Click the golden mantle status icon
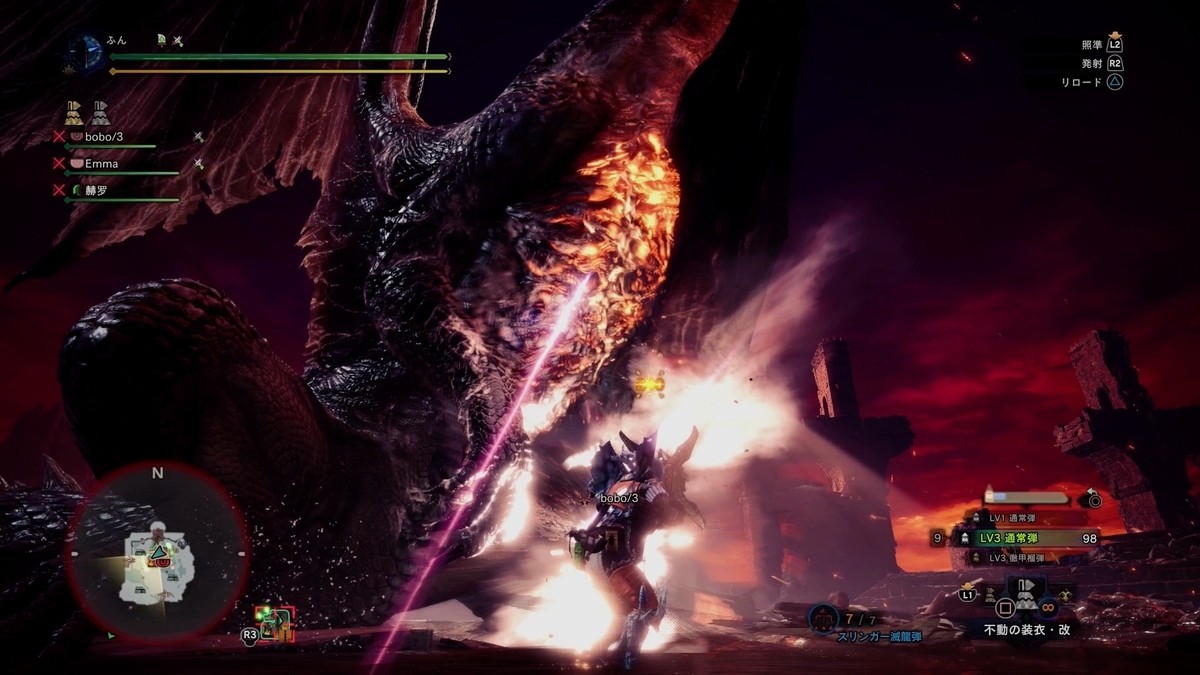1200x675 pixels. [75, 112]
